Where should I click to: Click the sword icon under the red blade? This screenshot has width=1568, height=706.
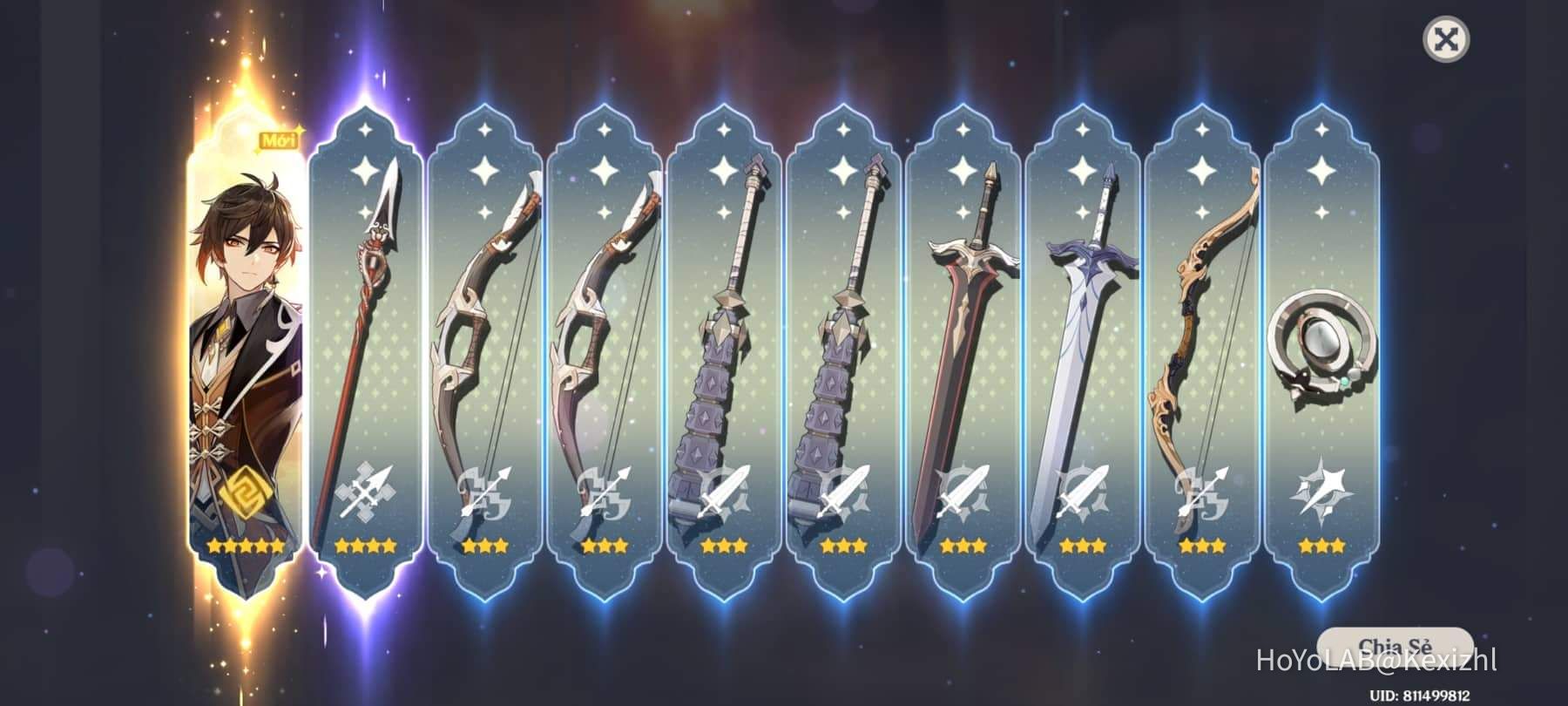[x=963, y=492]
